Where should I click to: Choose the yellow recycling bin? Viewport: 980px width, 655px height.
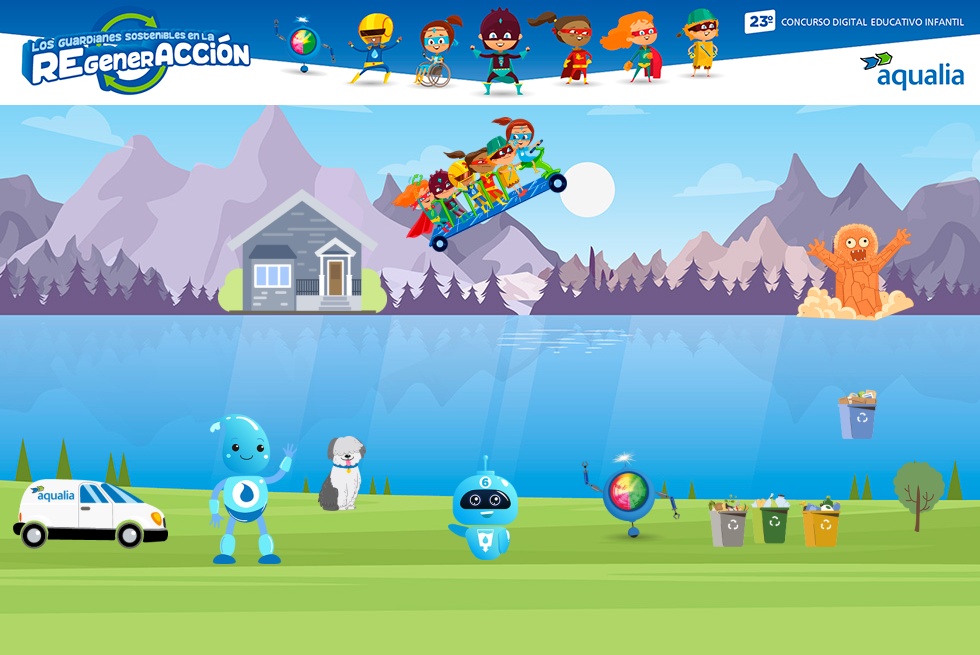[x=821, y=522]
